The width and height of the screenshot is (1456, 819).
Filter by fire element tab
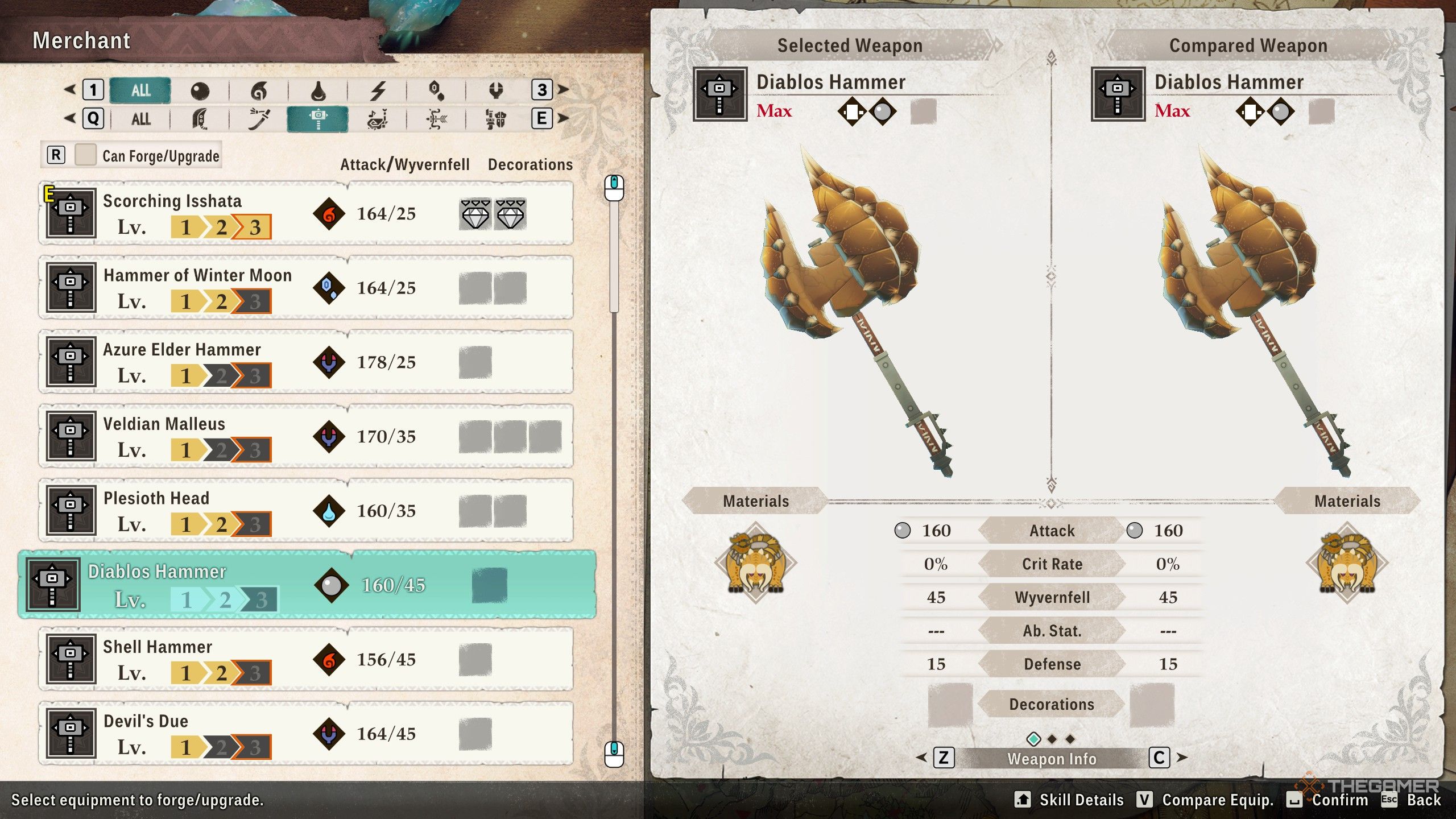(259, 90)
